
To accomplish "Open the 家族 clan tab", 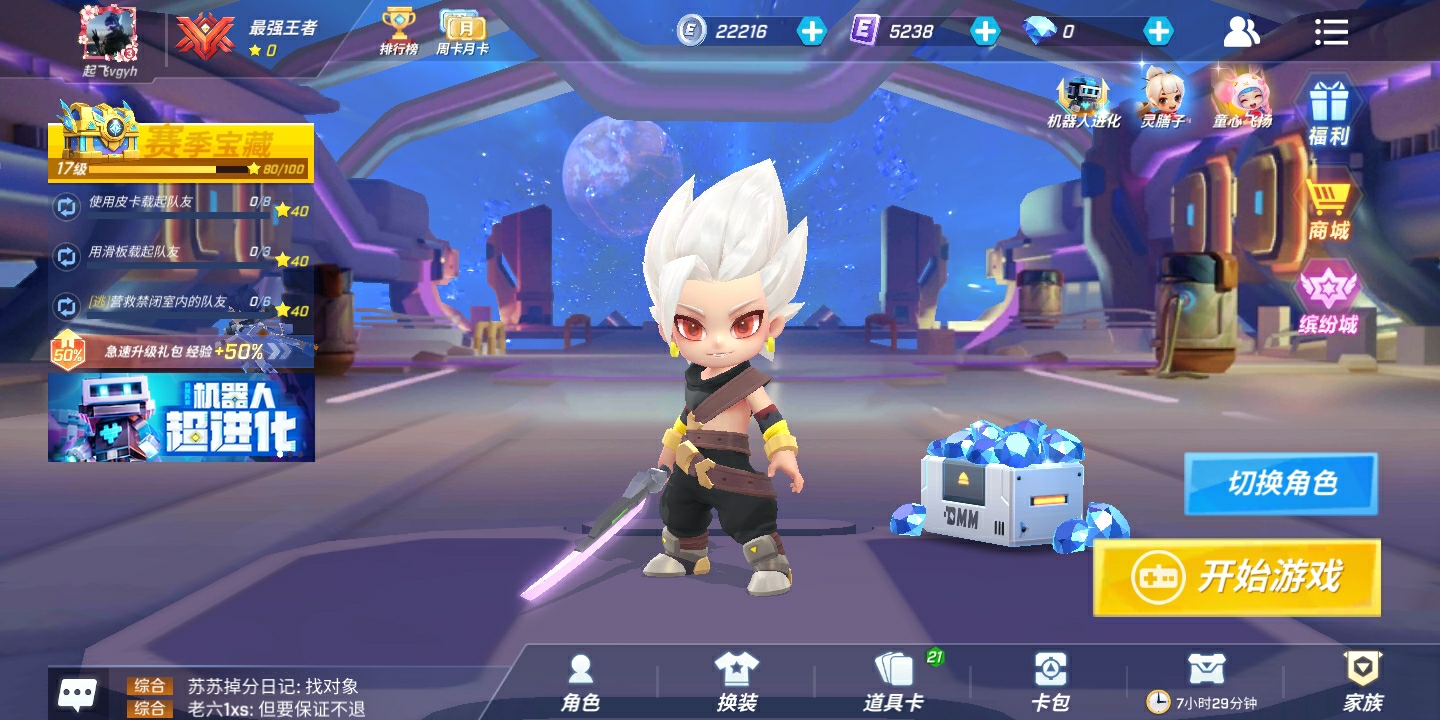I will pos(1362,683).
